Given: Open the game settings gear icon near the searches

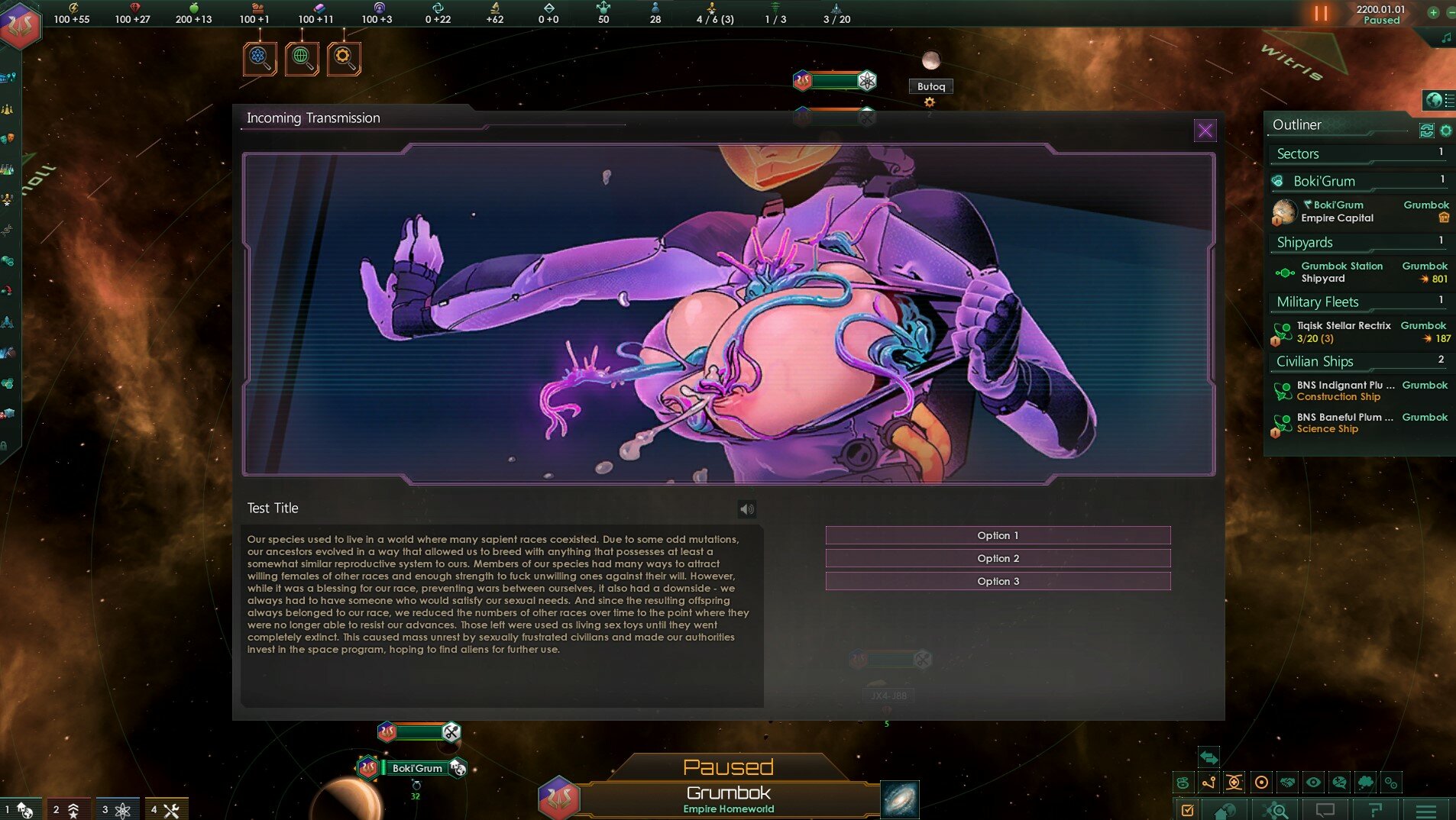Looking at the screenshot, I should (x=344, y=57).
